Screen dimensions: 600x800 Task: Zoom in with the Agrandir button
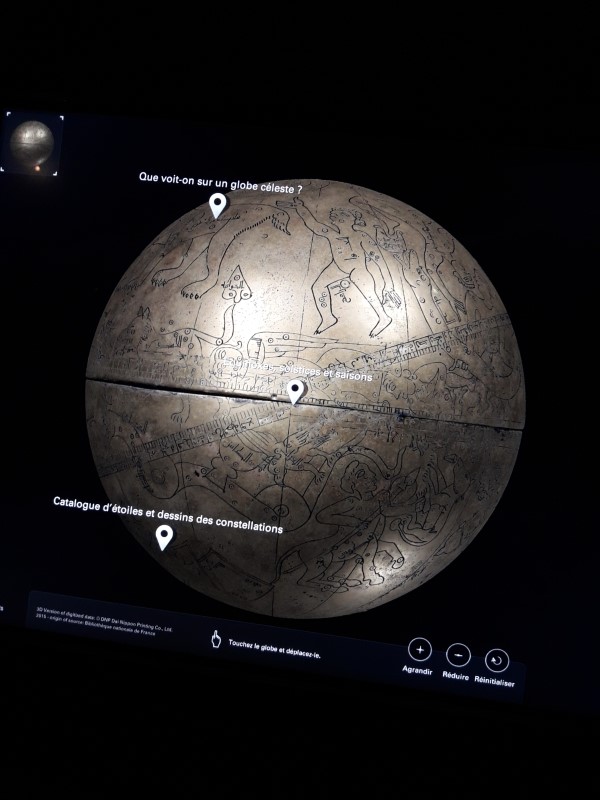click(419, 649)
